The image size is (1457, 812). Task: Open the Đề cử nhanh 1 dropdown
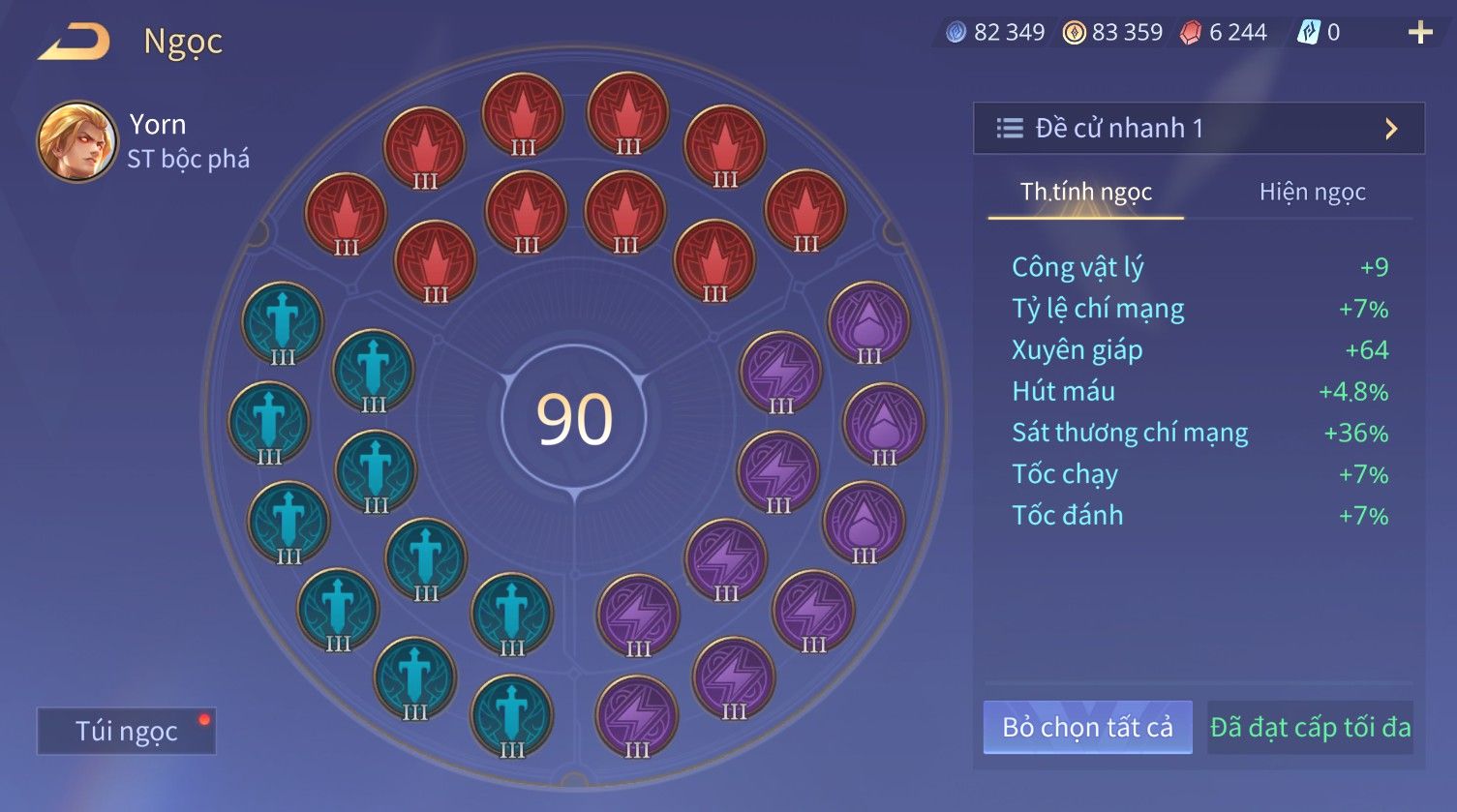(x=1199, y=128)
